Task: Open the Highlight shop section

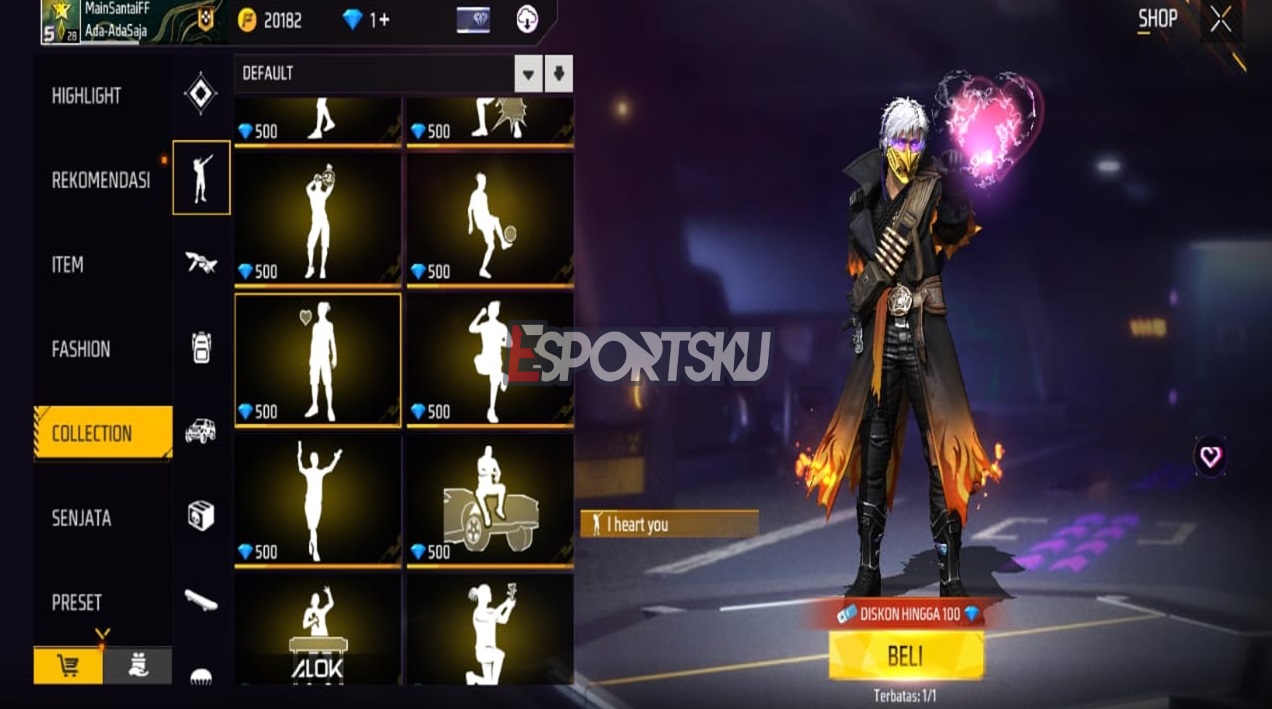Action: 87,96
